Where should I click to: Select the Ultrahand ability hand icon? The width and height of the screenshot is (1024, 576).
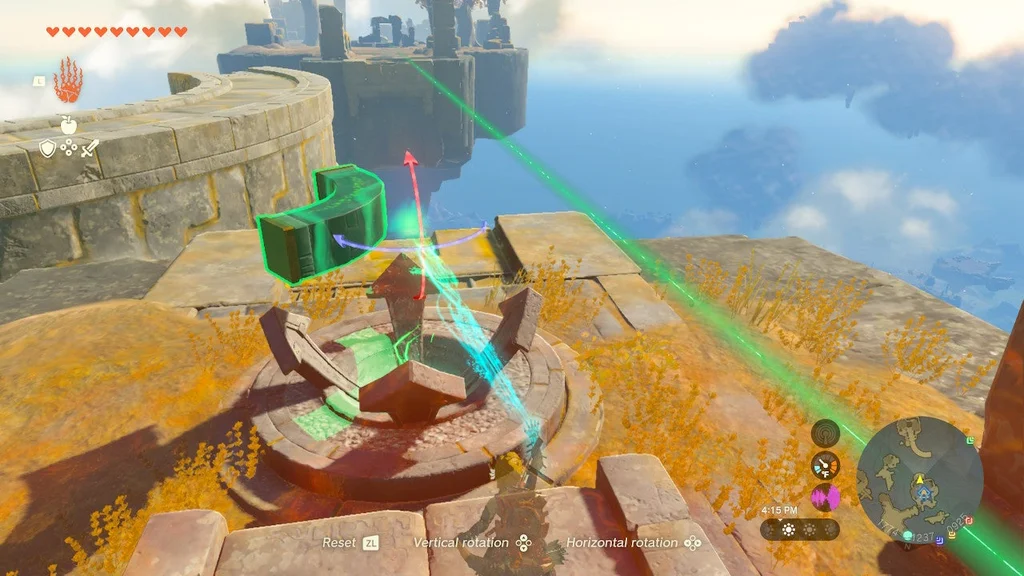coord(68,79)
